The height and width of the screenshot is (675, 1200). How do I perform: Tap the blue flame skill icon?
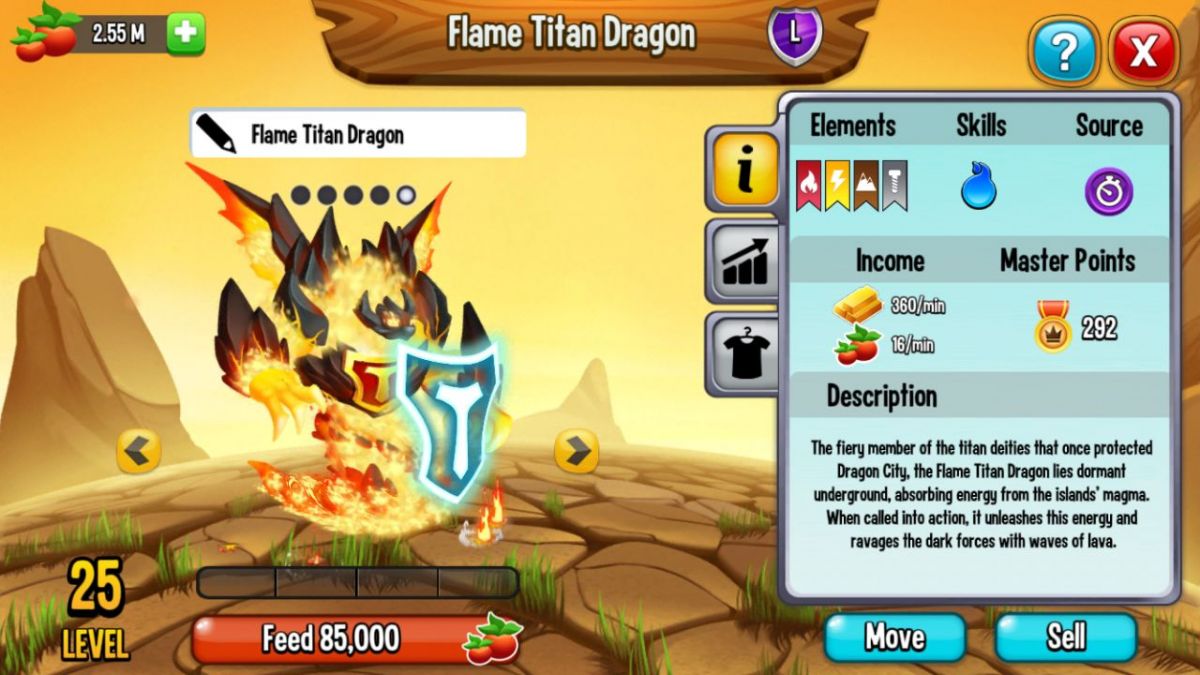pos(978,187)
